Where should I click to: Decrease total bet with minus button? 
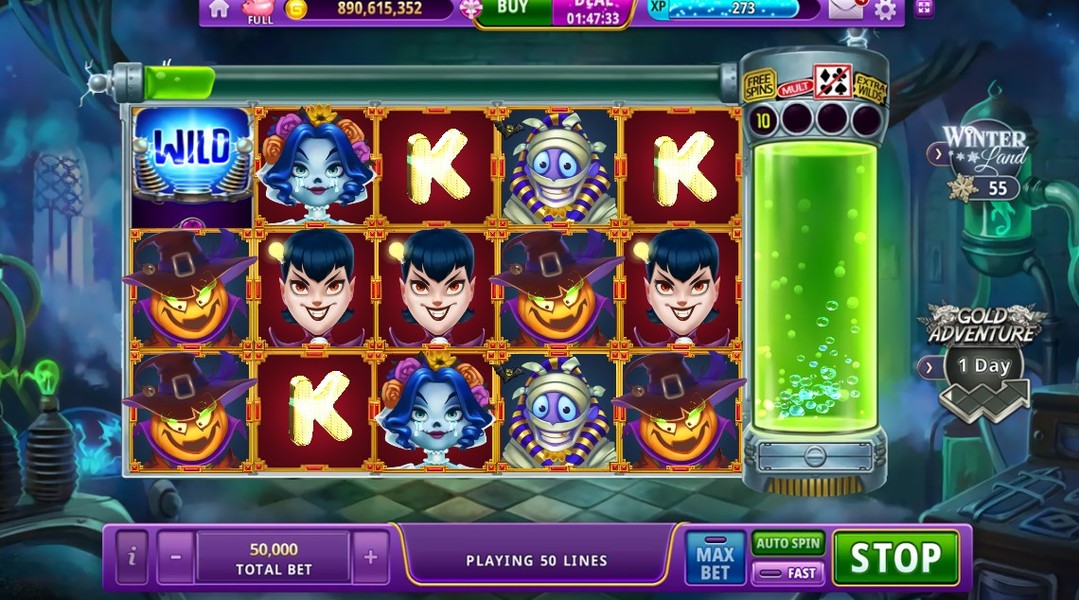tap(175, 557)
